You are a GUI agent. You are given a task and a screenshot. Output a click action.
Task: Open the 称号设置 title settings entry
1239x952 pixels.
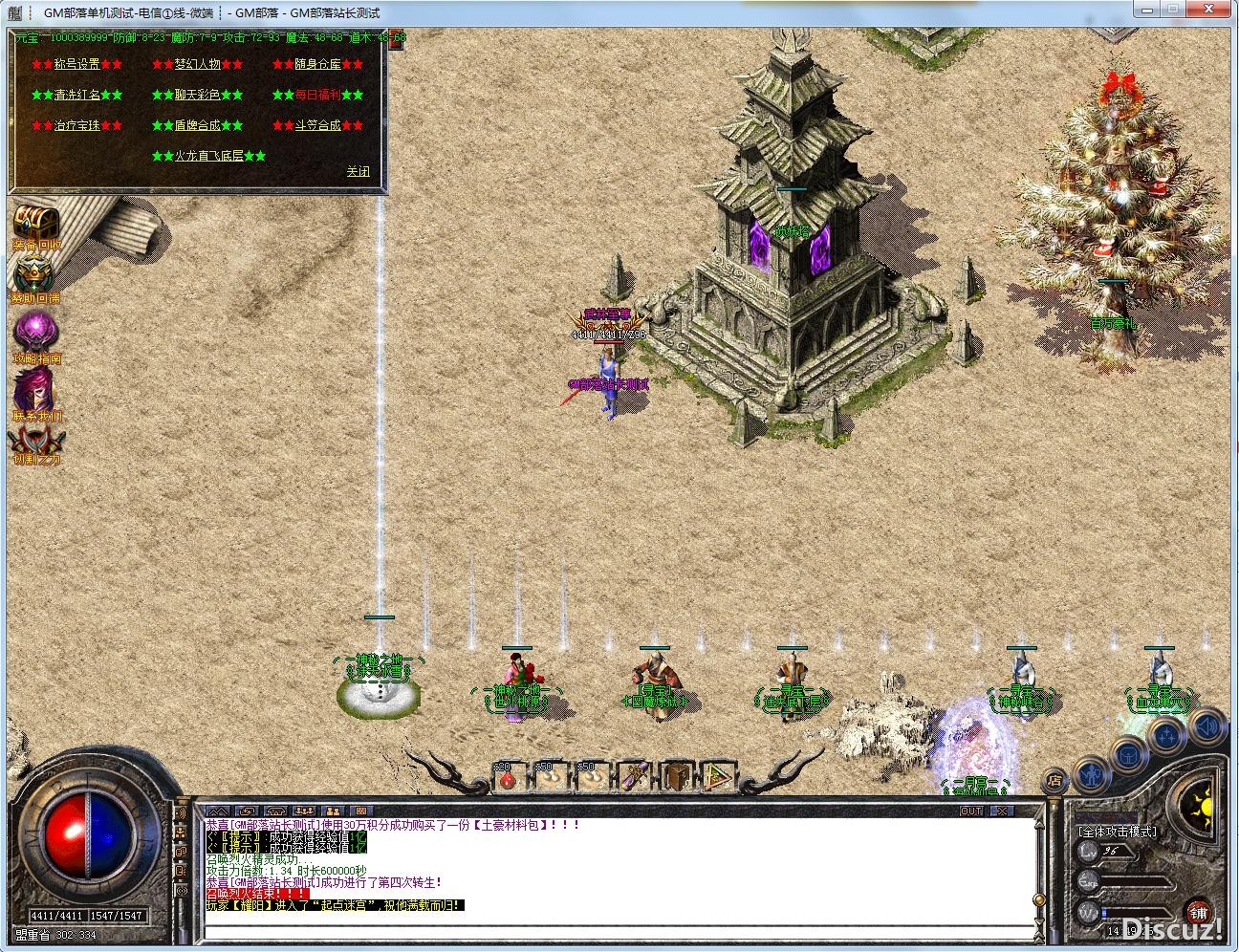click(76, 64)
